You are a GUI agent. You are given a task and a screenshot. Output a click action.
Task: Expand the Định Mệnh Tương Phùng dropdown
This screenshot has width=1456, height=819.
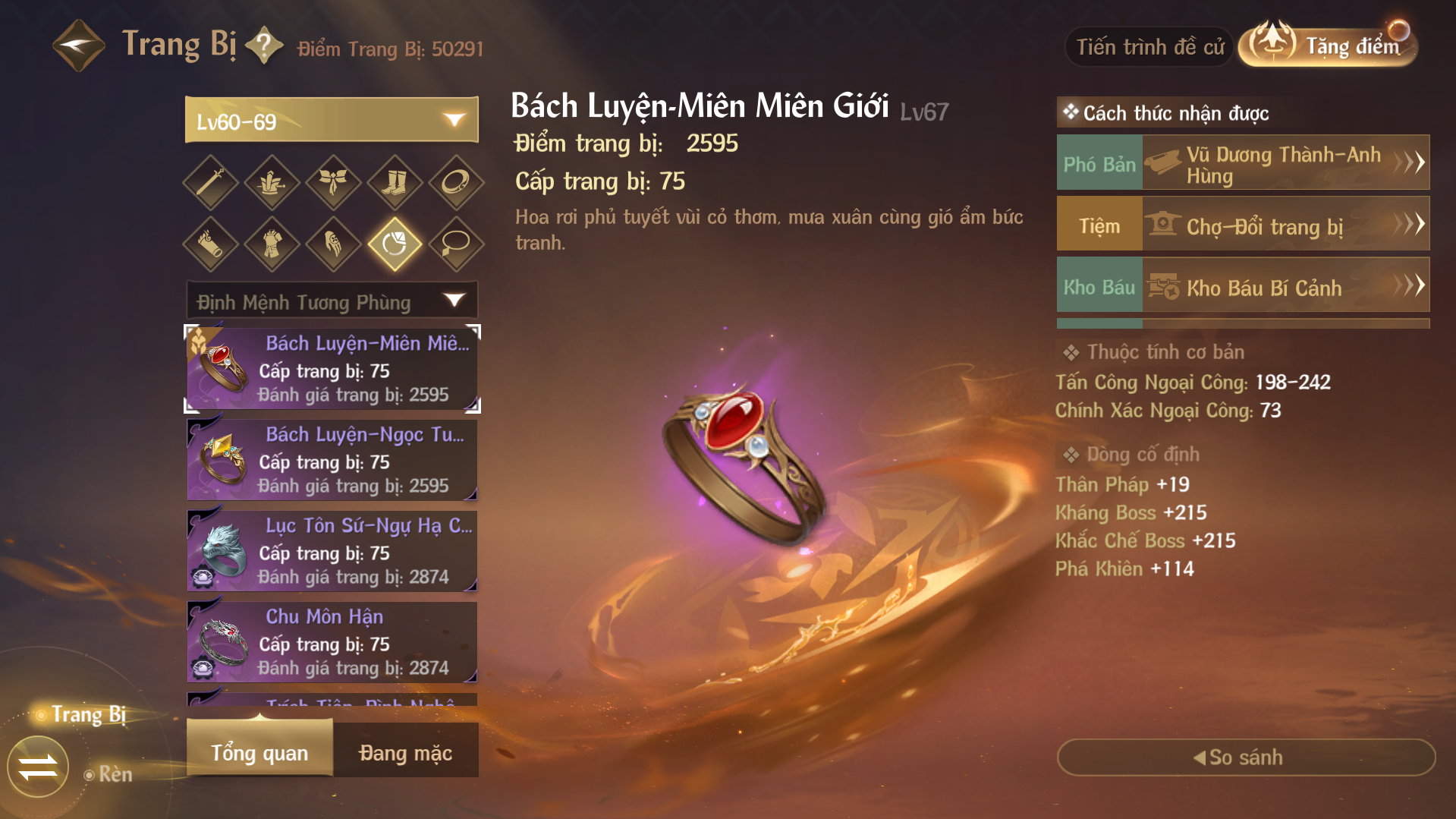[x=332, y=301]
